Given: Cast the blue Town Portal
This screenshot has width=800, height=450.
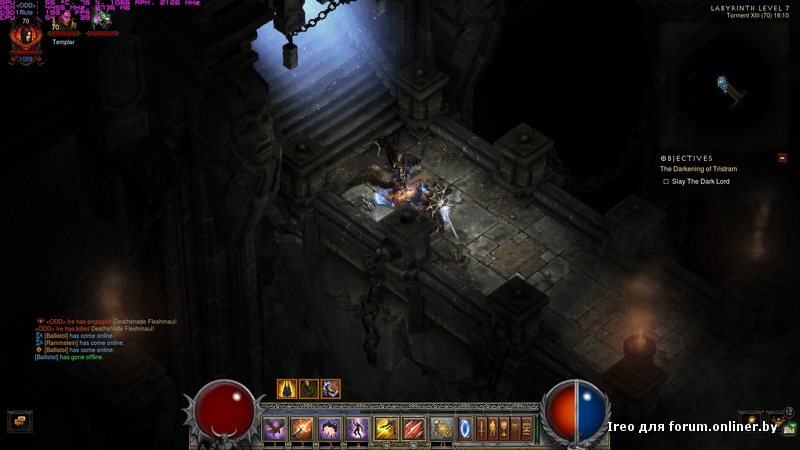Looking at the screenshot, I should click(465, 429).
